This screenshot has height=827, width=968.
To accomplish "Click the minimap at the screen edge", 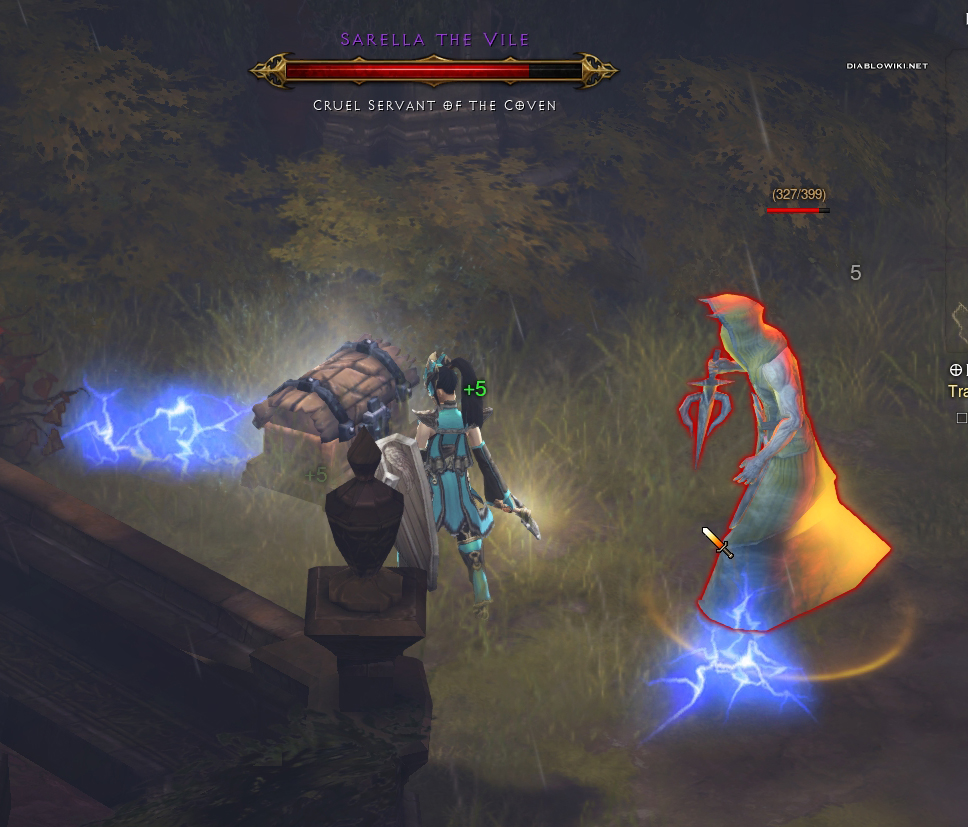I will (958, 318).
